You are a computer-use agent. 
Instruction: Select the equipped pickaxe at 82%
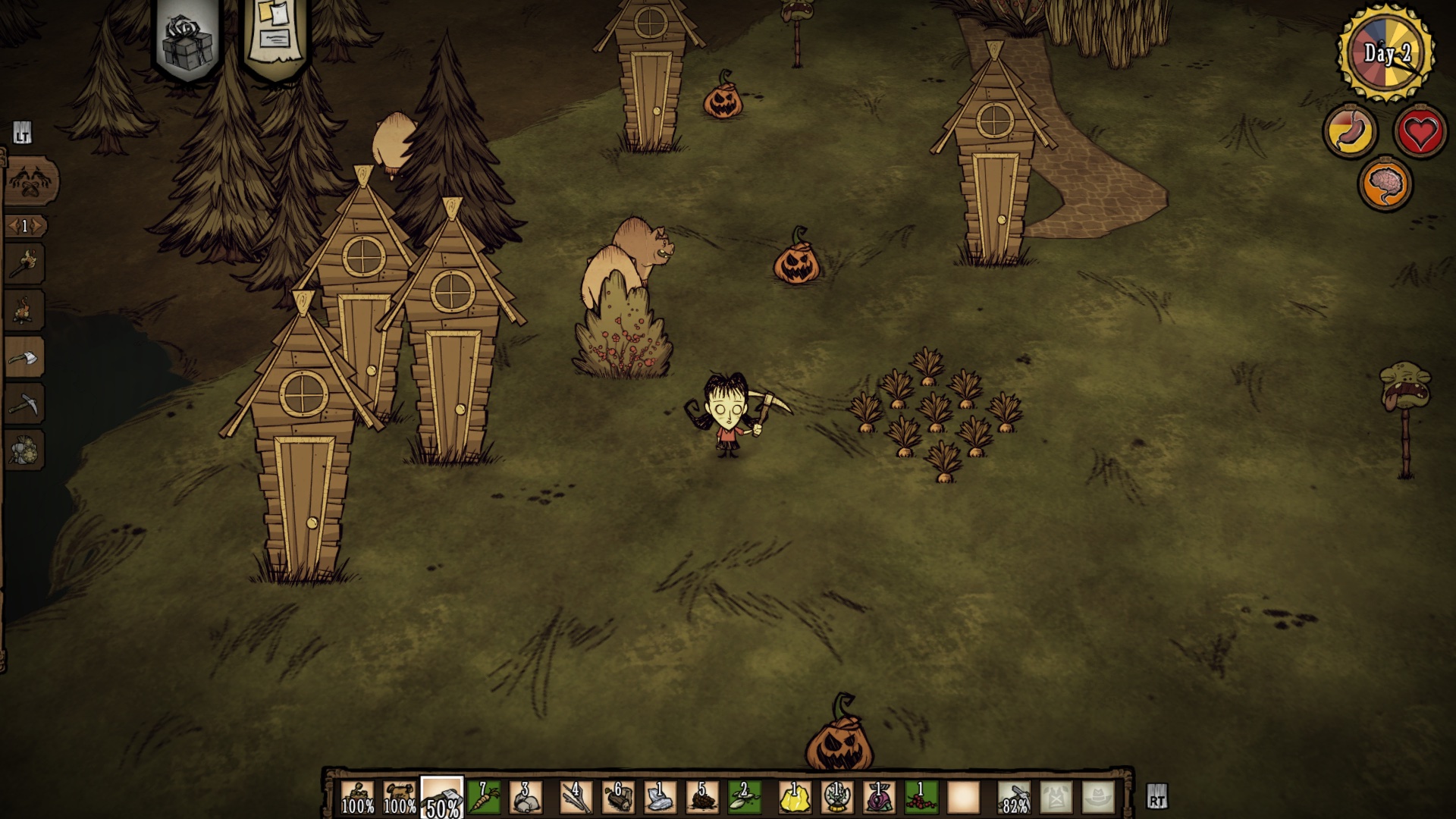pyautogui.click(x=1014, y=798)
